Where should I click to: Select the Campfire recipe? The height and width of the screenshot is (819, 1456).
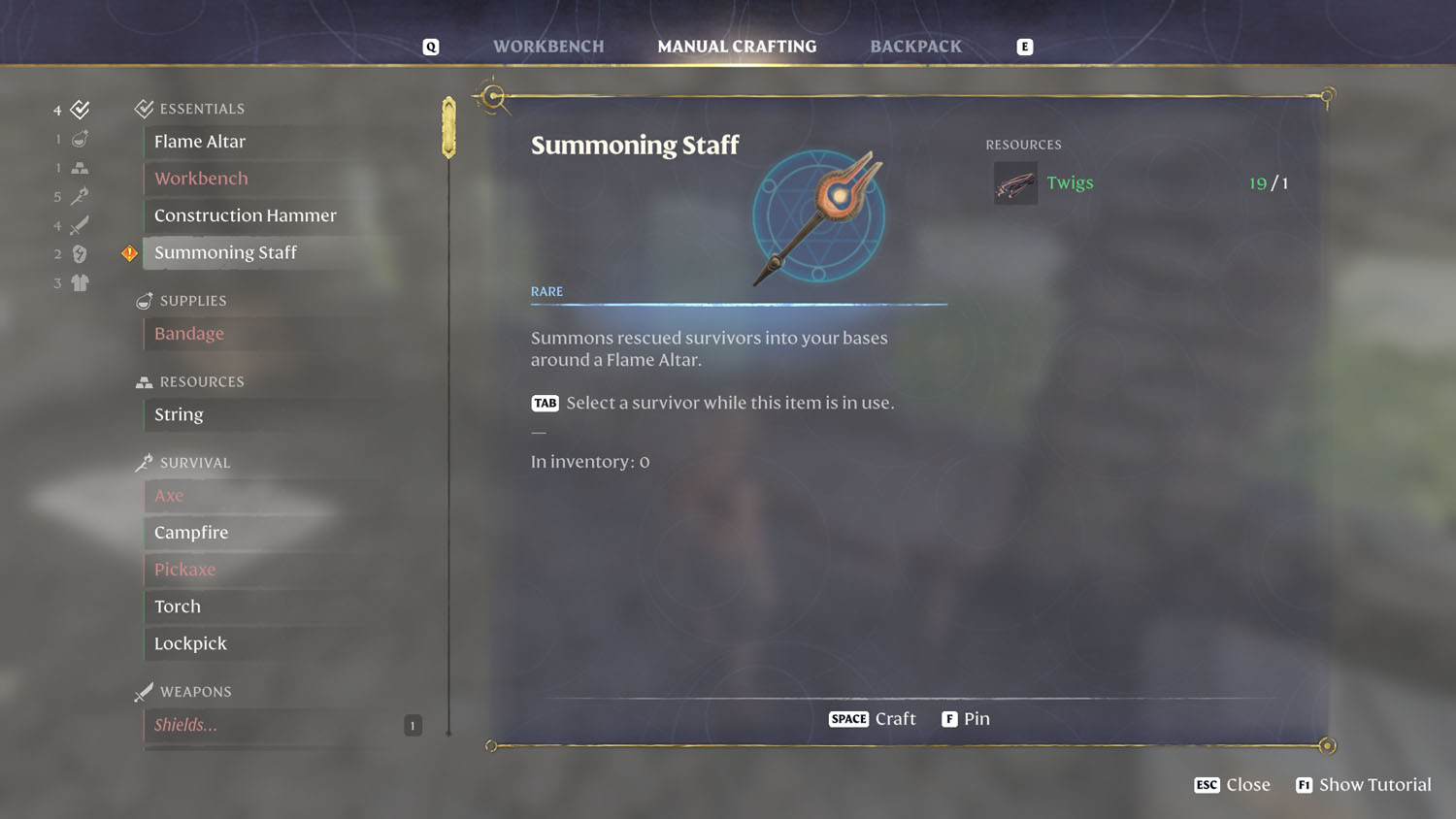point(191,533)
